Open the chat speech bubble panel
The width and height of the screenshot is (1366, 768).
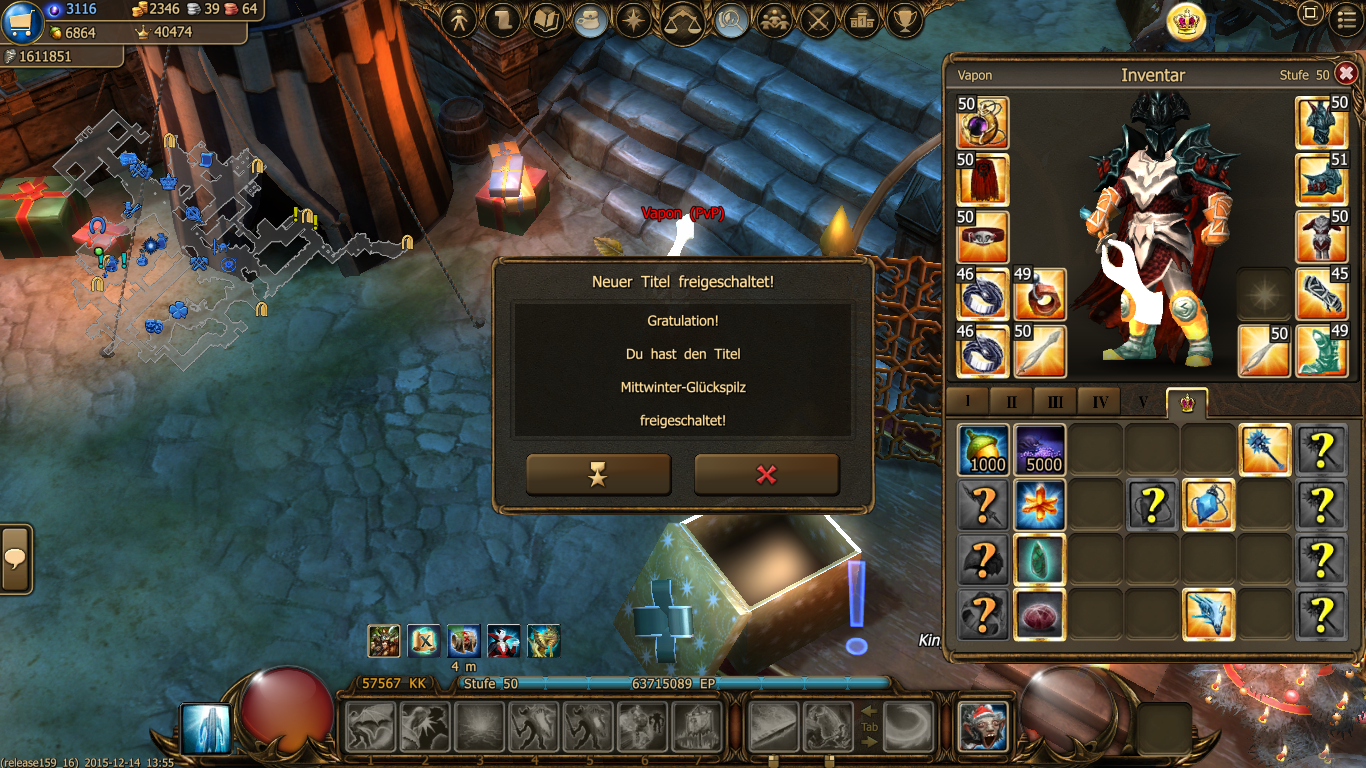[15, 559]
